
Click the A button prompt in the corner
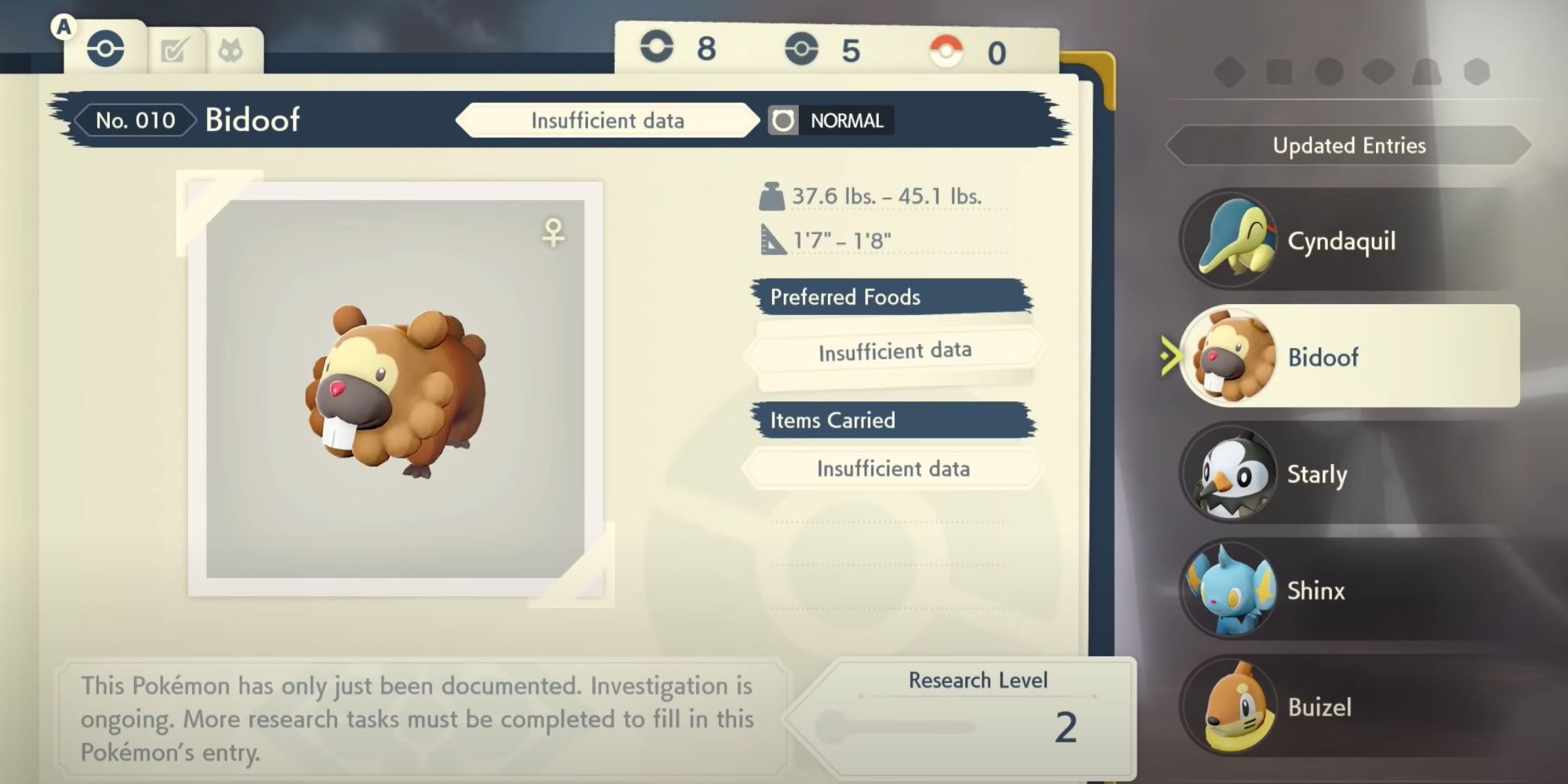[x=63, y=25]
